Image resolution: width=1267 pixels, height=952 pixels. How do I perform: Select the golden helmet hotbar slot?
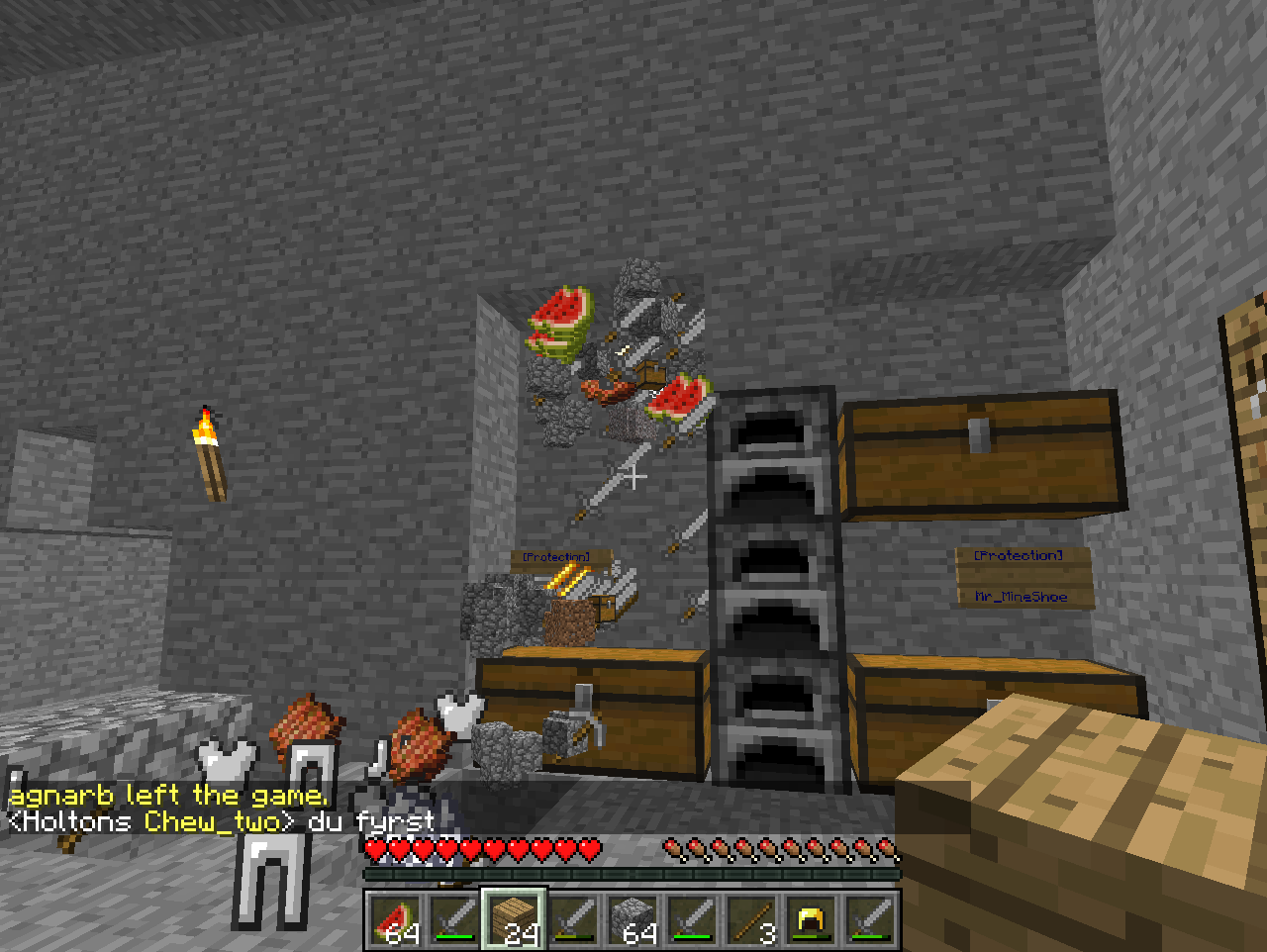(811, 919)
